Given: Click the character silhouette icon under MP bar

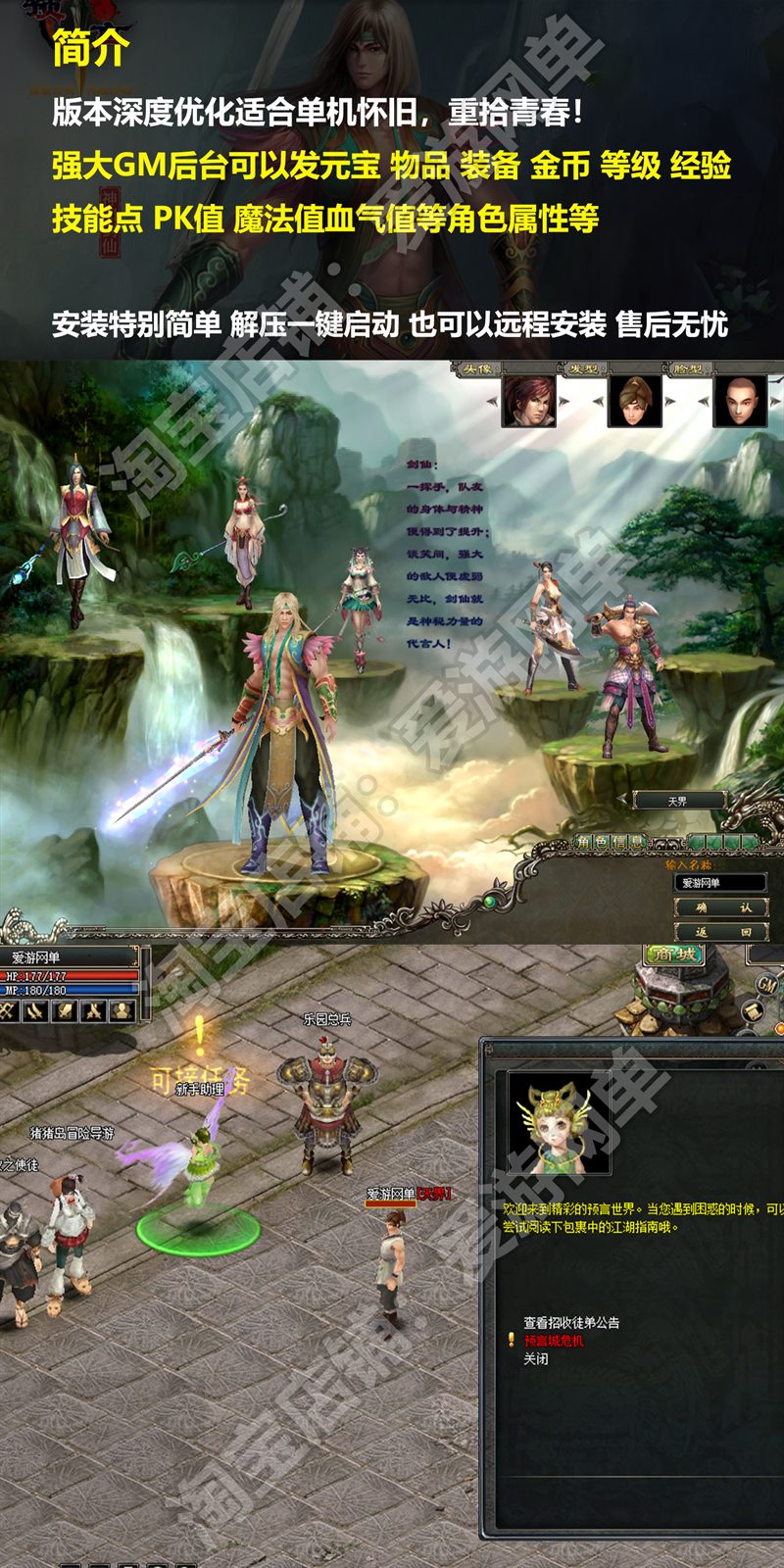Looking at the screenshot, I should 122,1010.
